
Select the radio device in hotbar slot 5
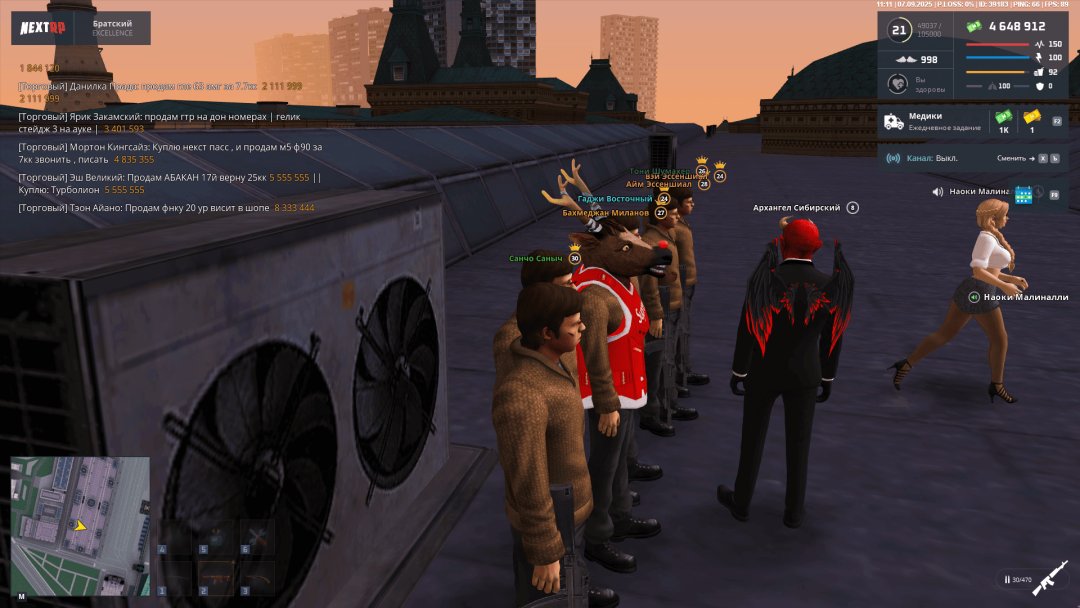(216, 536)
